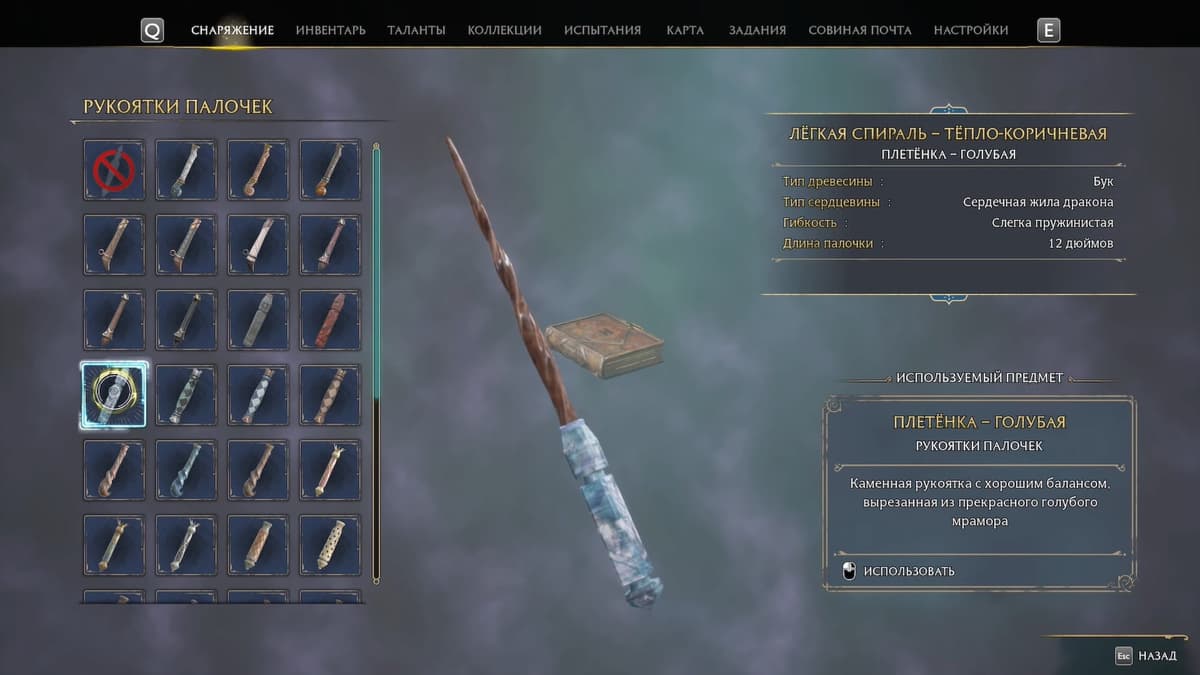Open the Таланты tab
The width and height of the screenshot is (1200, 675).
(416, 30)
